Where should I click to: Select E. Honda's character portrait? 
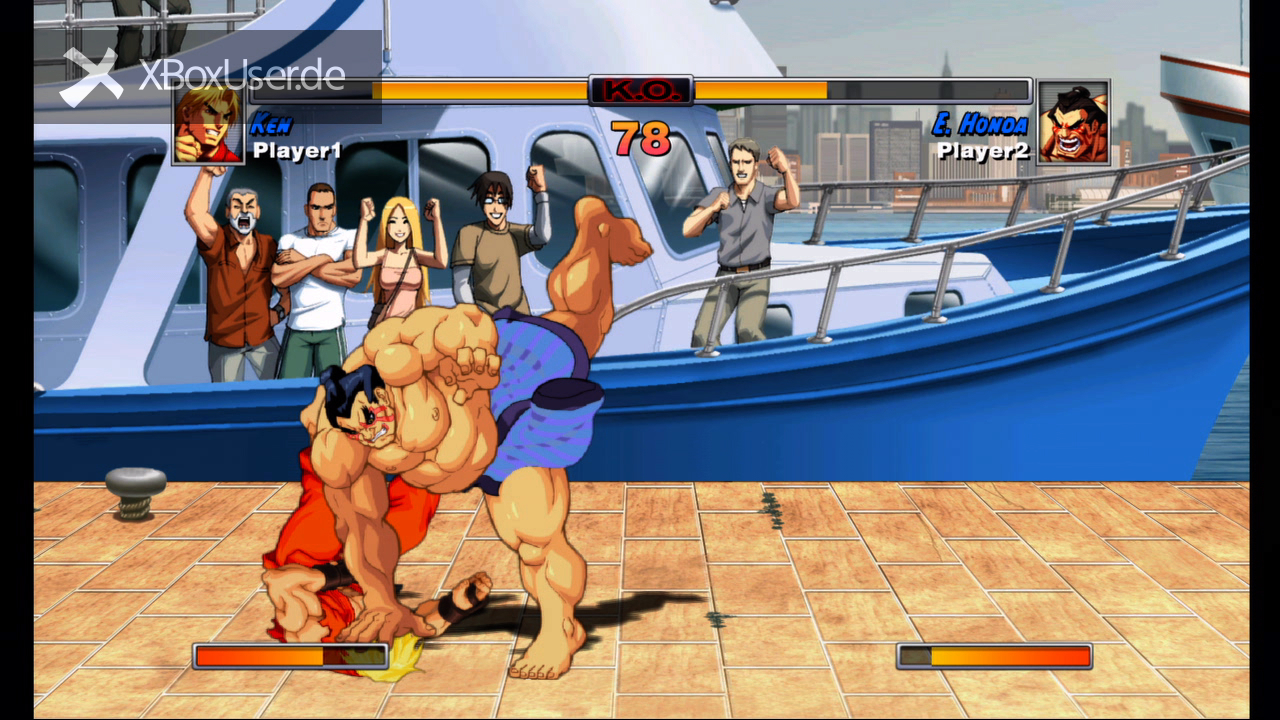pos(1073,122)
